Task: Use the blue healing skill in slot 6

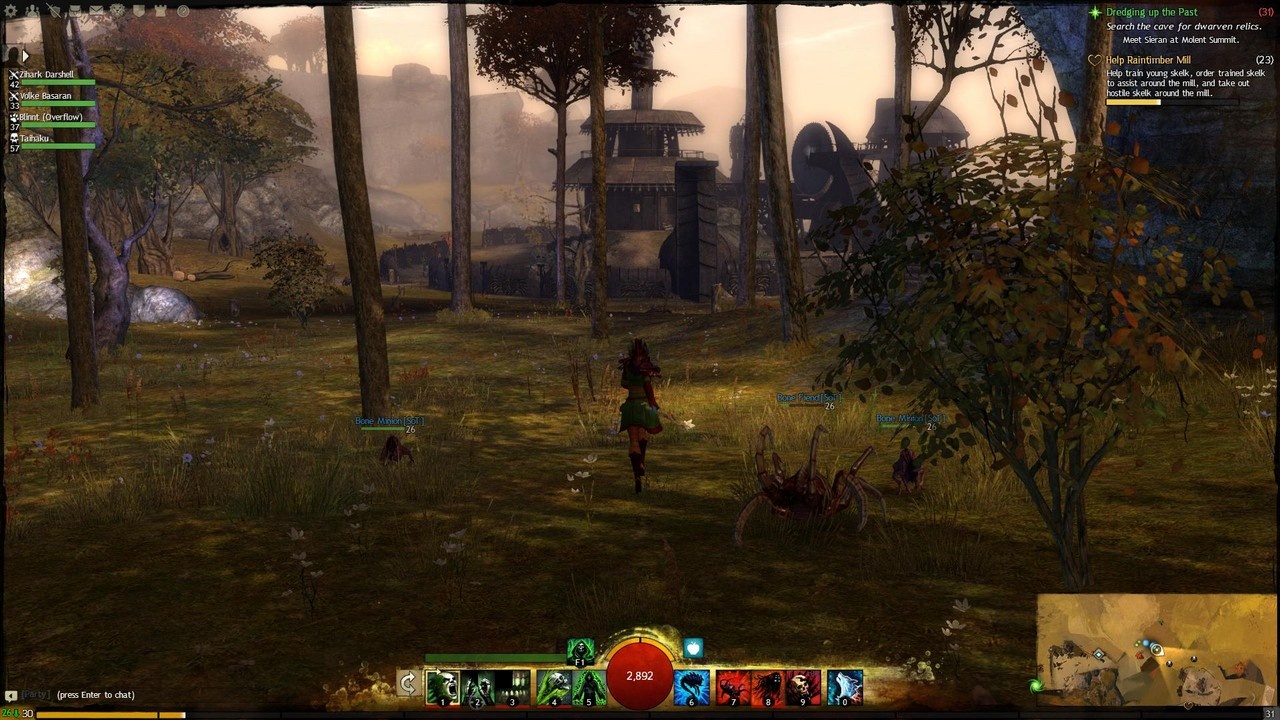Action: tap(692, 687)
